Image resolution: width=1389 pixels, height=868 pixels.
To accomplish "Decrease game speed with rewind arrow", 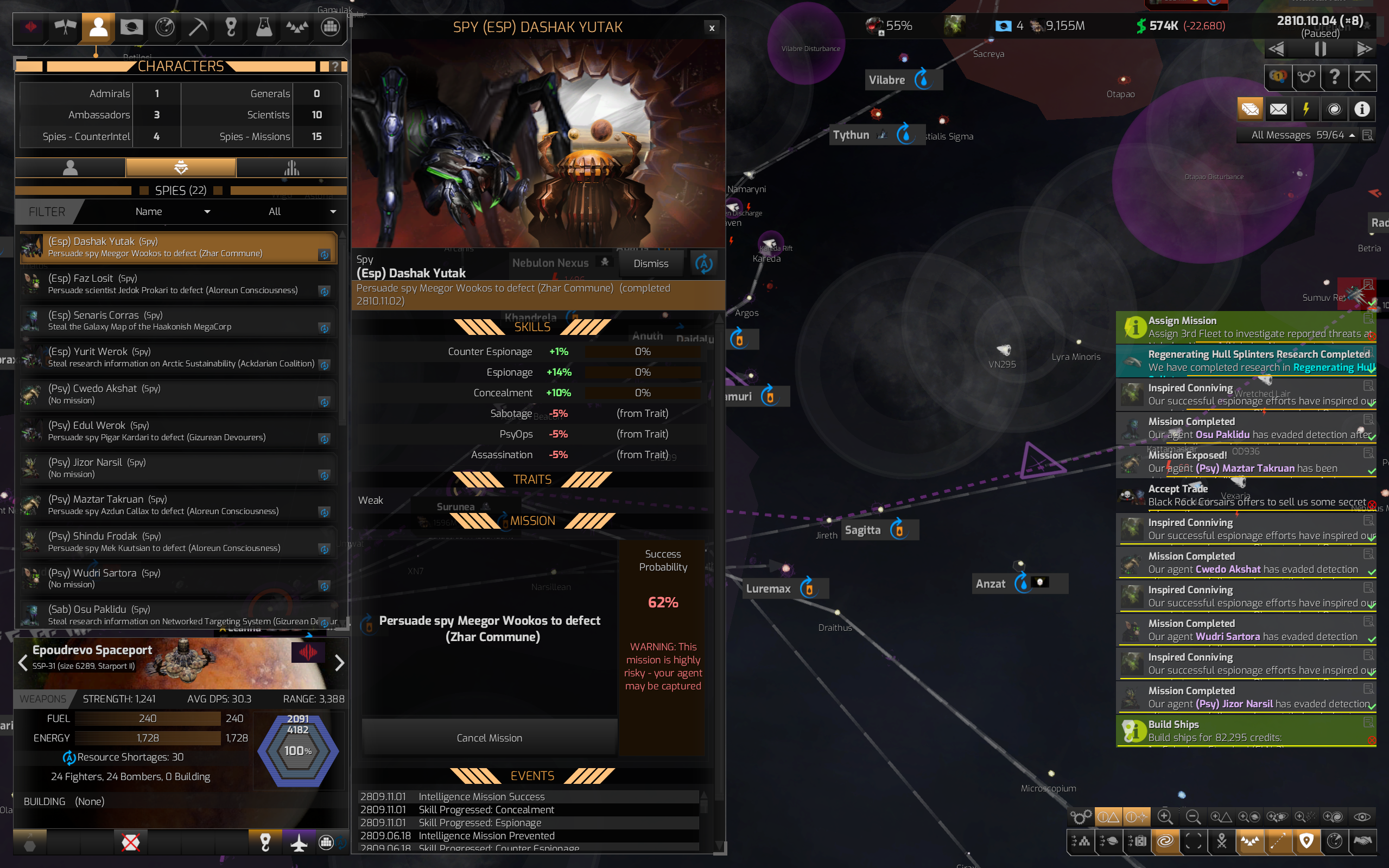I will [1277, 49].
